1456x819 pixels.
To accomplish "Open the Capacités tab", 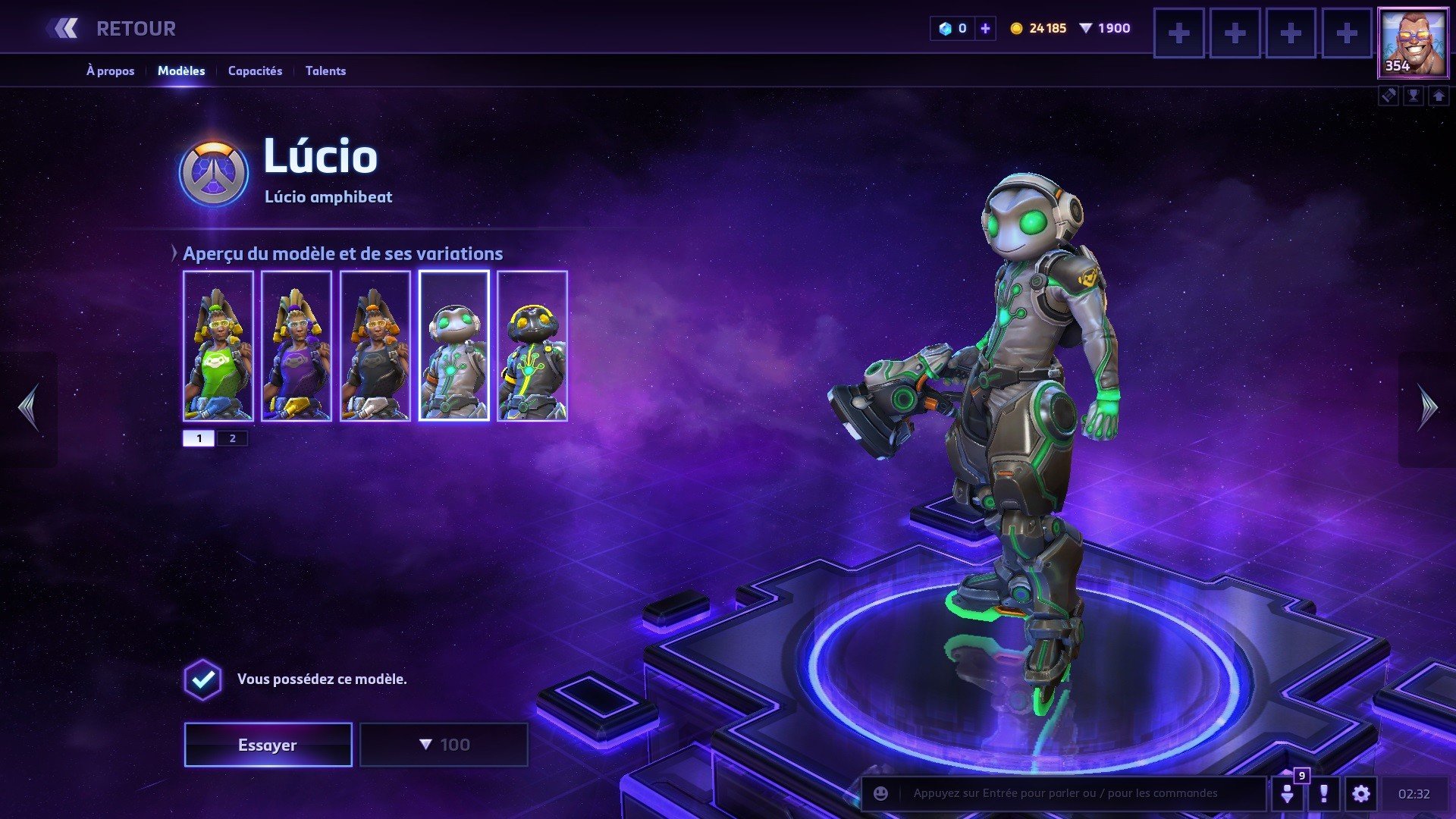I will tap(255, 71).
